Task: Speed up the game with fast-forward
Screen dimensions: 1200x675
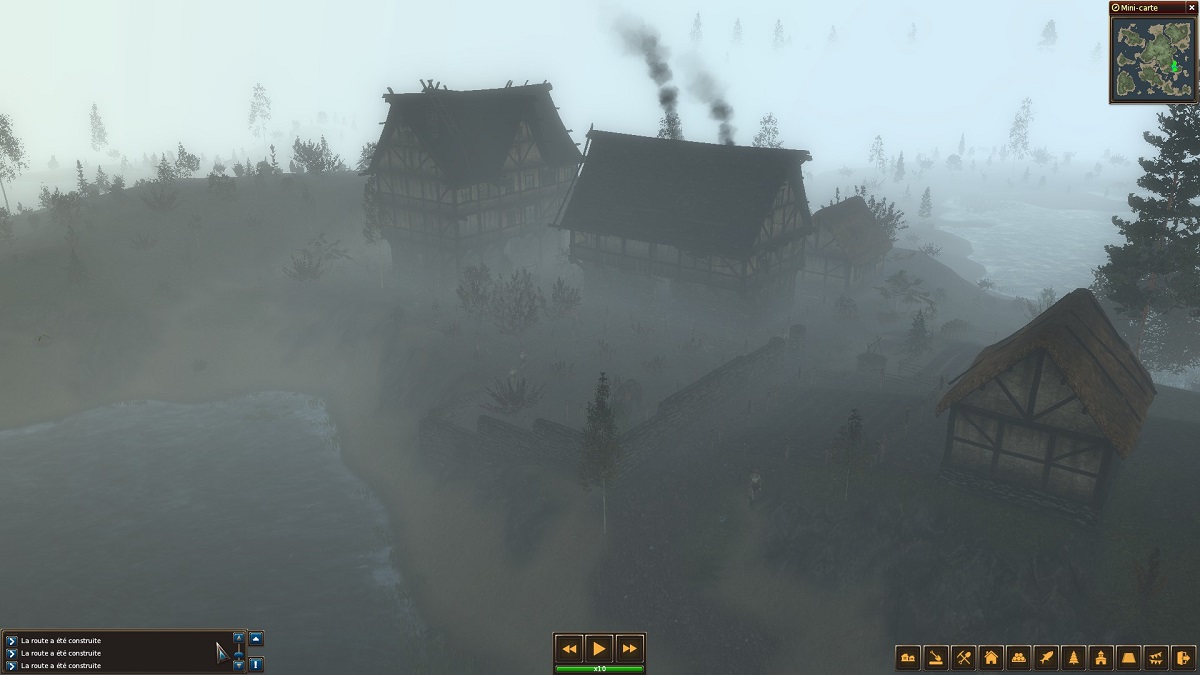Action: 628,648
